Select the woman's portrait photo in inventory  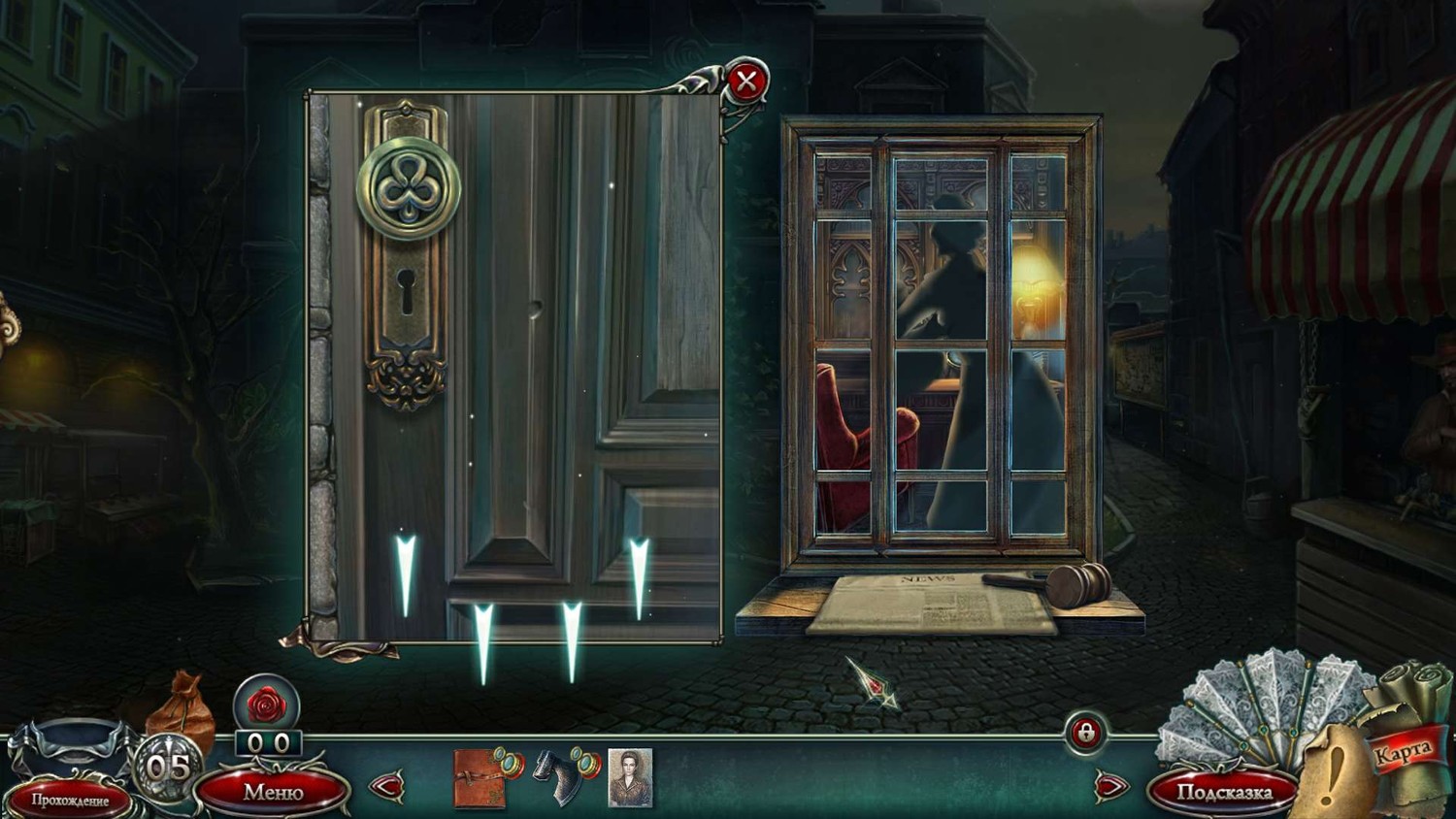point(630,777)
